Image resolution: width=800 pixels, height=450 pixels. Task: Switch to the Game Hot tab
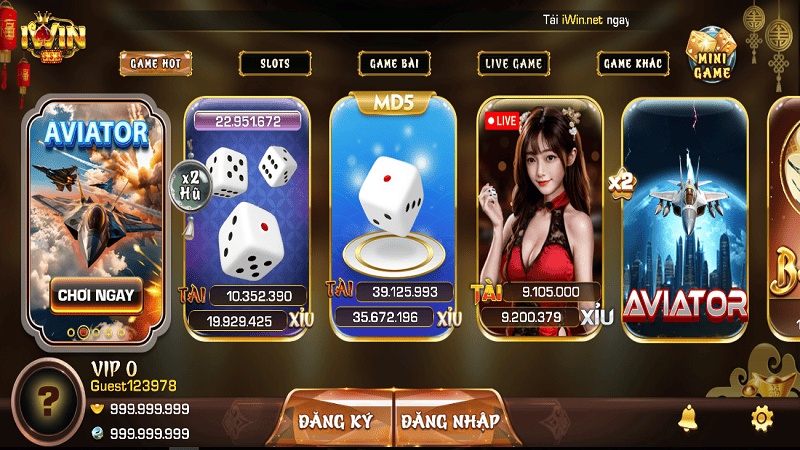tap(155, 63)
